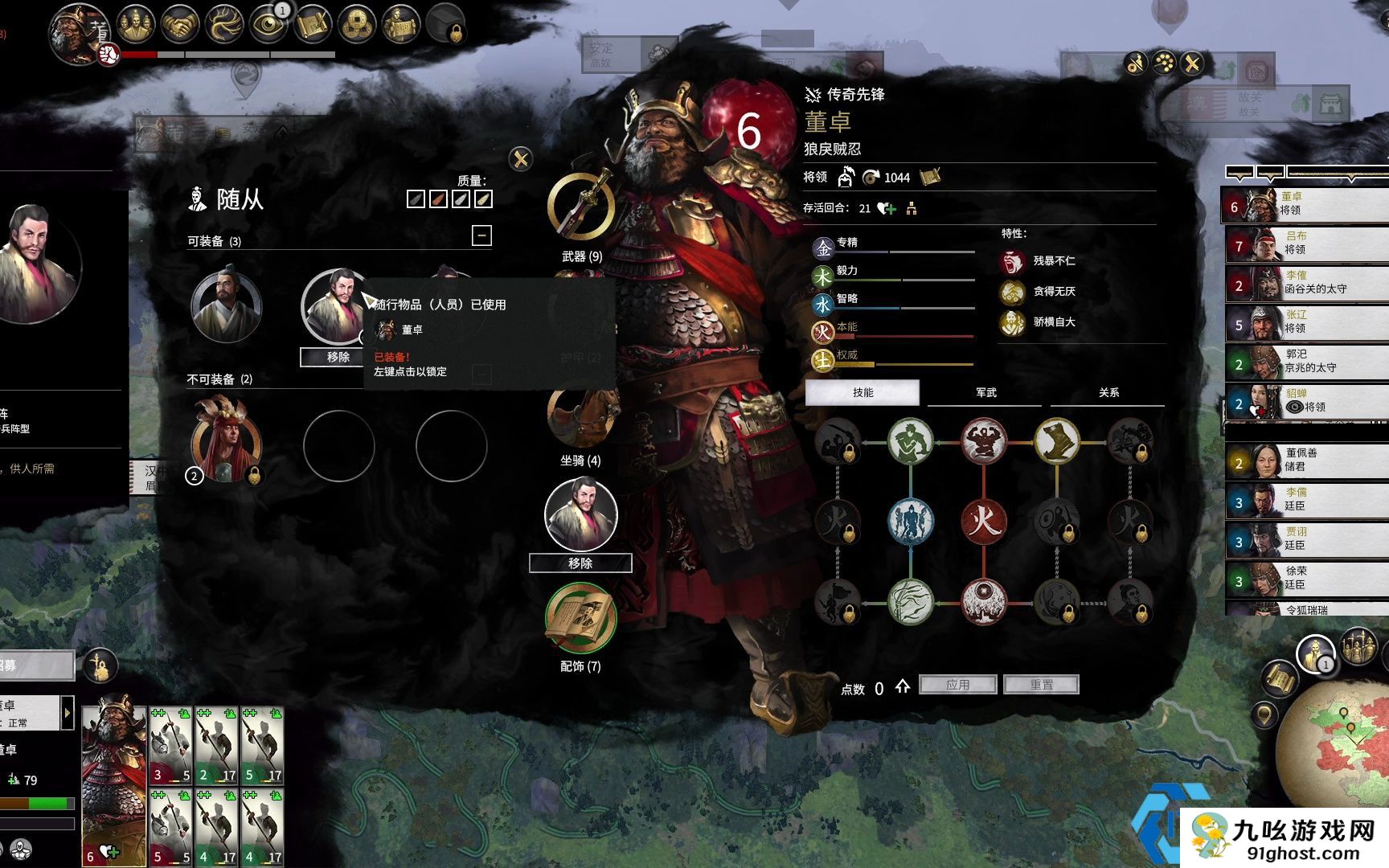
Task: Select 吕布 in the character list
Action: point(1306,244)
